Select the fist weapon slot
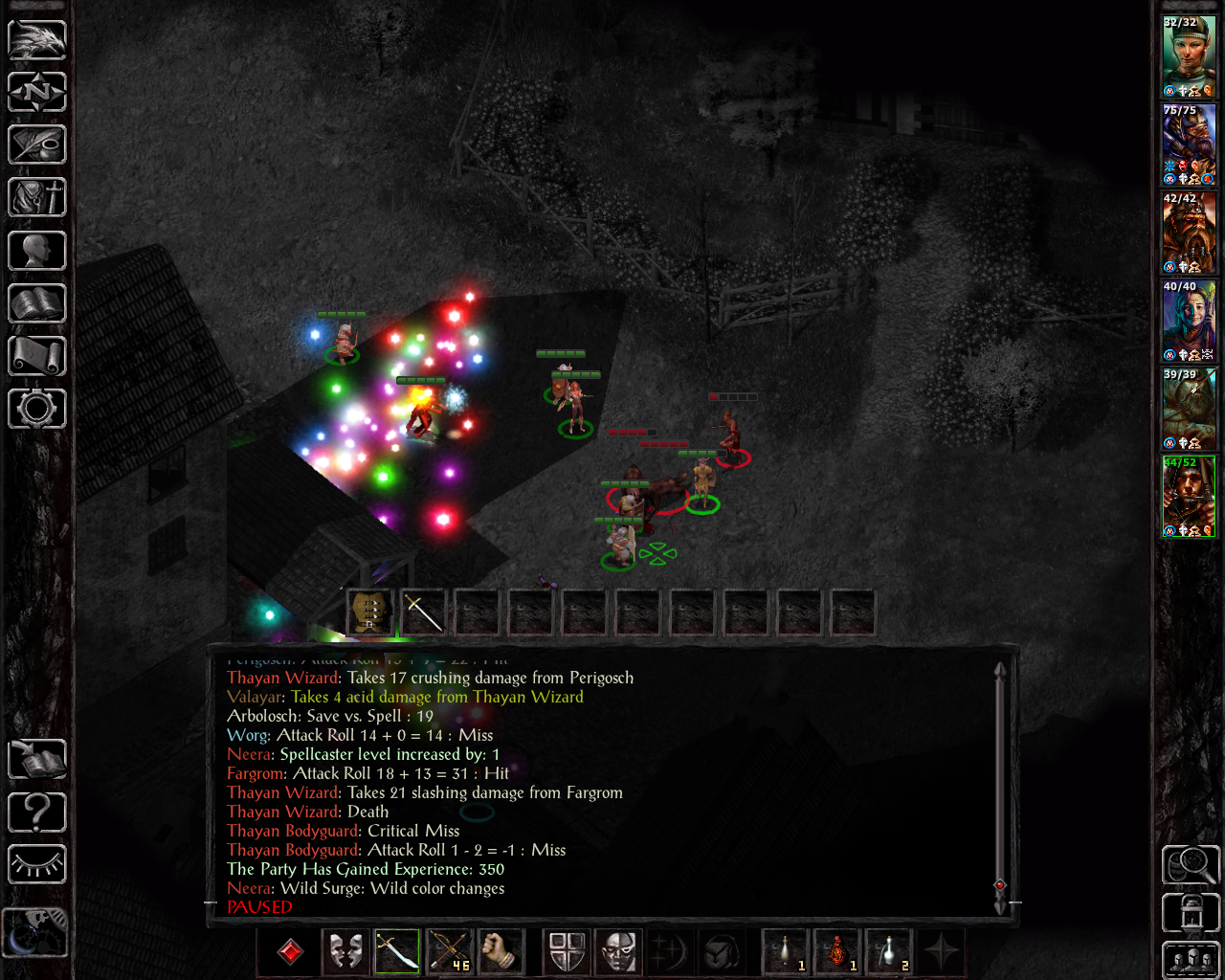This screenshot has height=980, width=1225. 501,952
